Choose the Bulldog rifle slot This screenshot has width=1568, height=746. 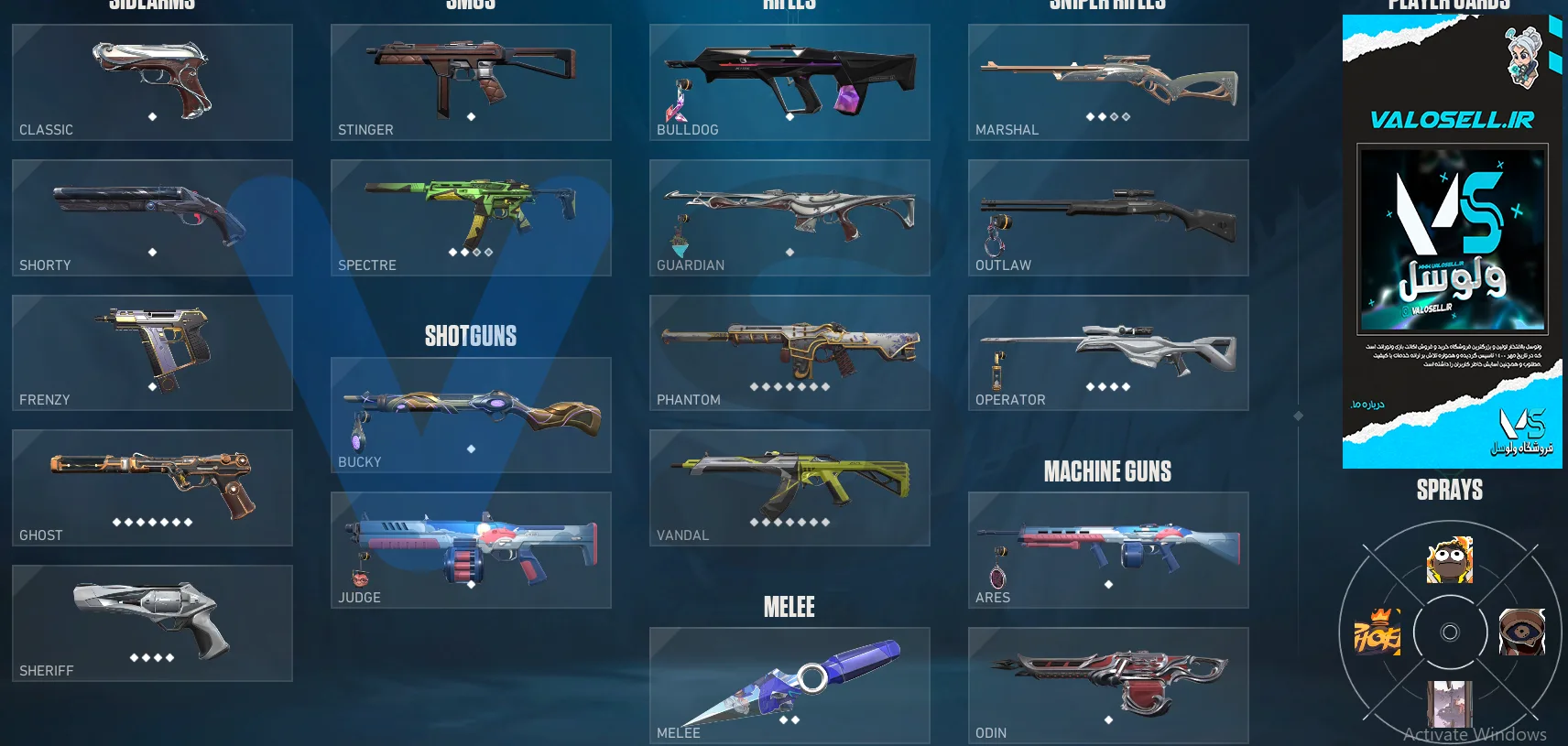(789, 82)
